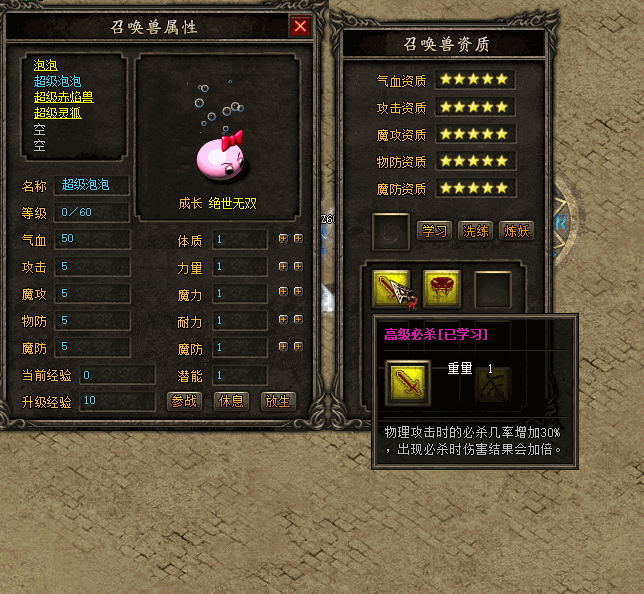Click the 参战 button
644x594 pixels.
click(185, 401)
